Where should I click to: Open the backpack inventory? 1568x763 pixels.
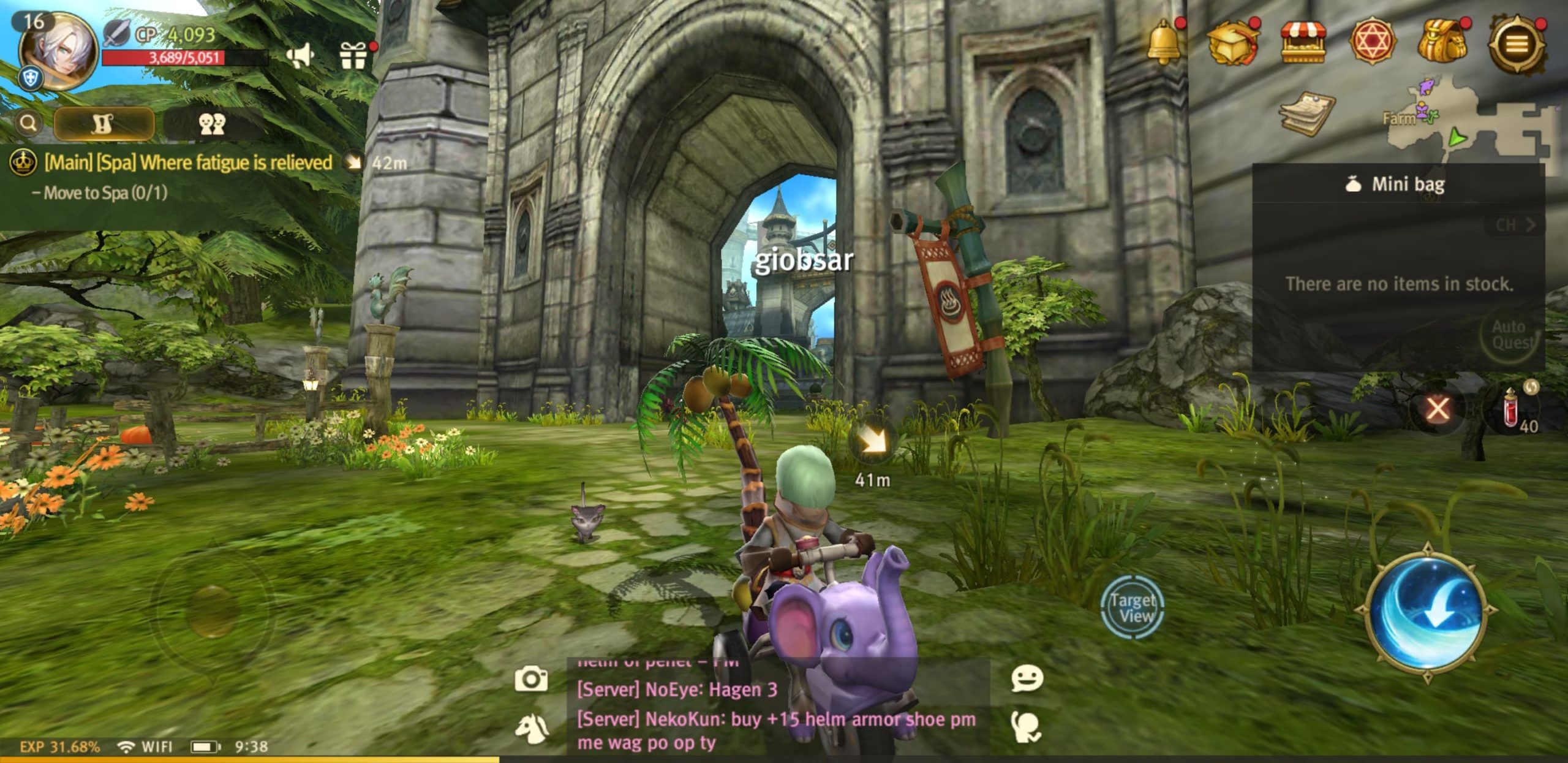(1443, 42)
